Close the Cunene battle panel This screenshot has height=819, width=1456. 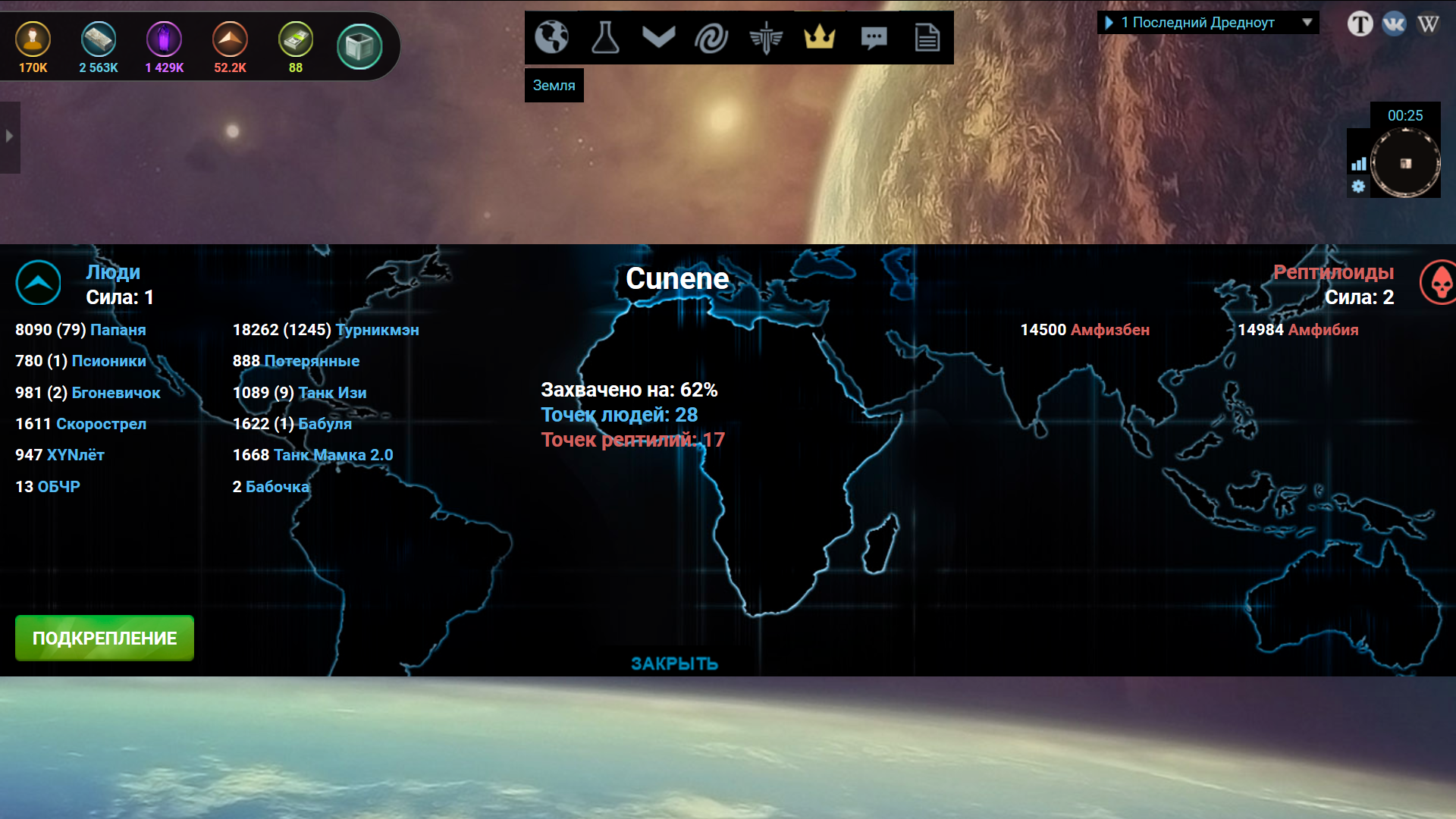674,664
